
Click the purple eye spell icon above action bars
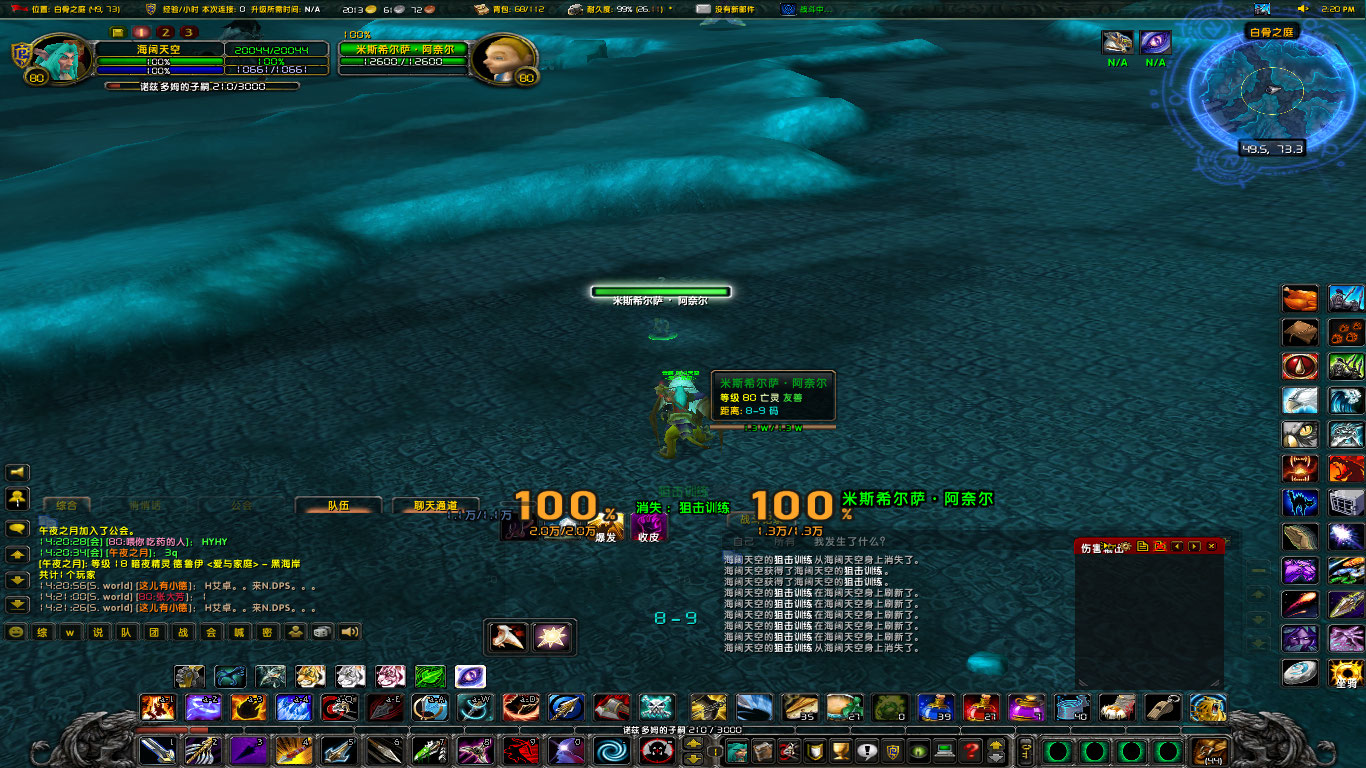469,676
